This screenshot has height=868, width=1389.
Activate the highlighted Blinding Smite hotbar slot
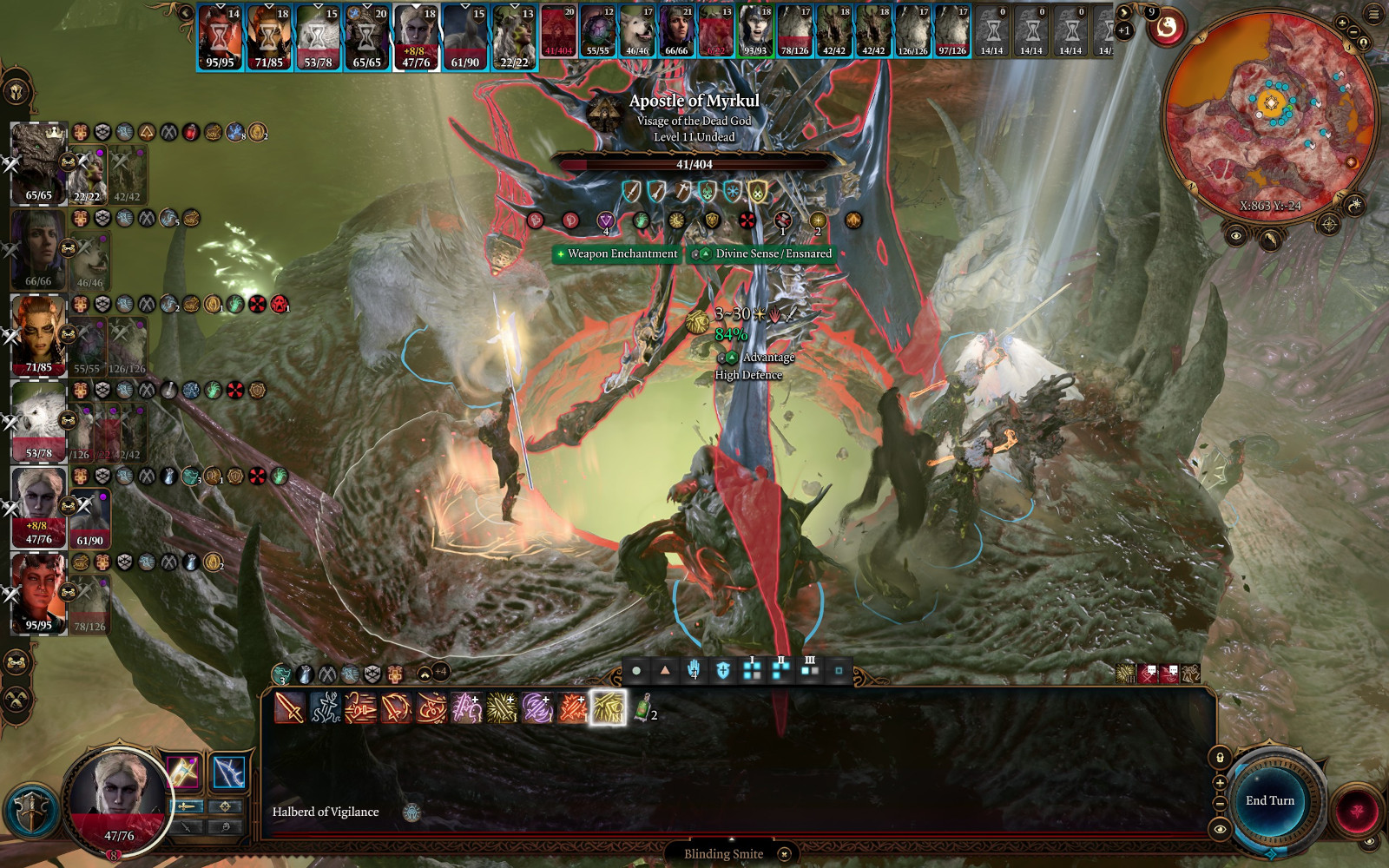click(608, 708)
